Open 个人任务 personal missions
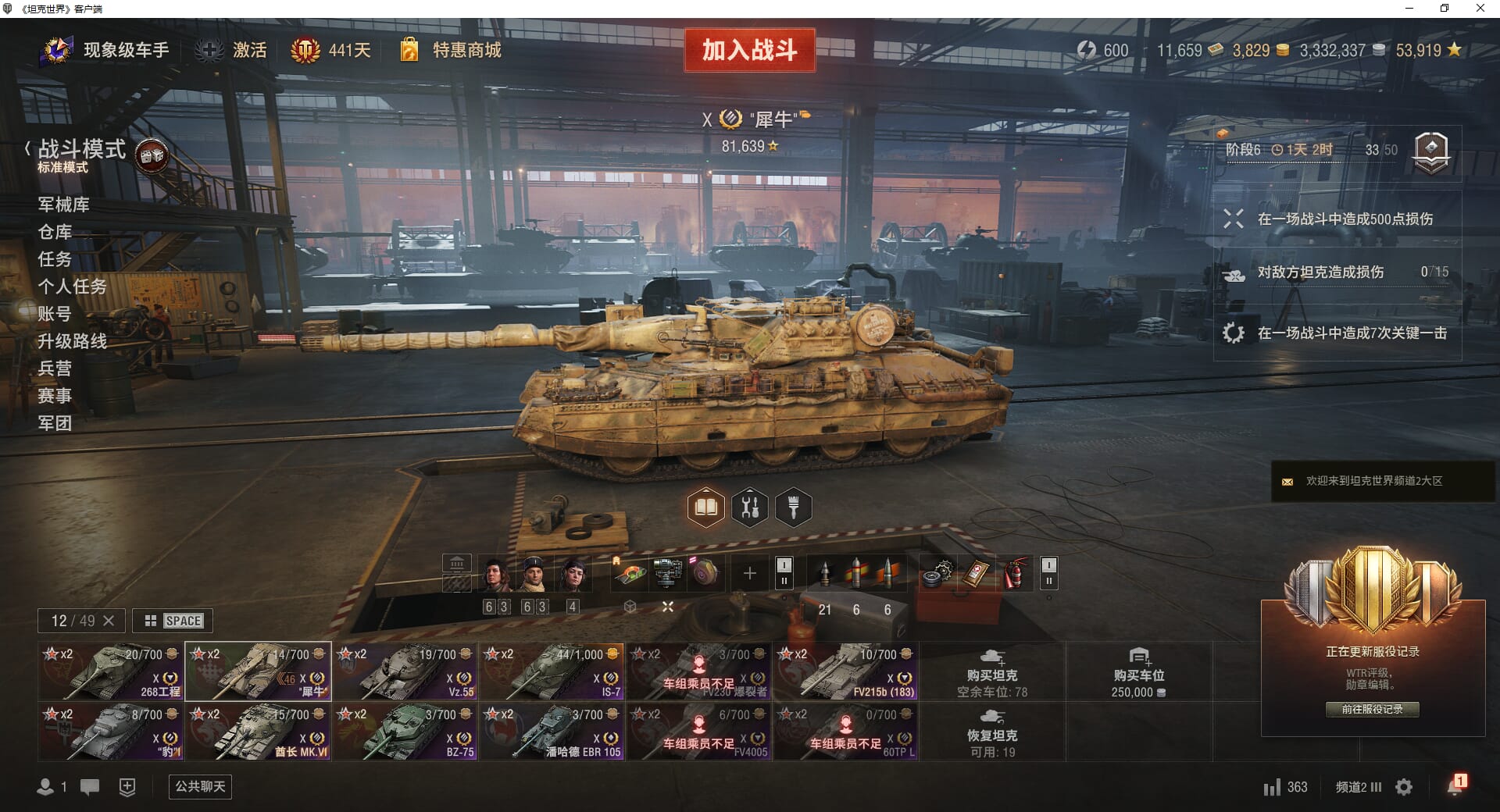Image resolution: width=1500 pixels, height=812 pixels. point(72,287)
